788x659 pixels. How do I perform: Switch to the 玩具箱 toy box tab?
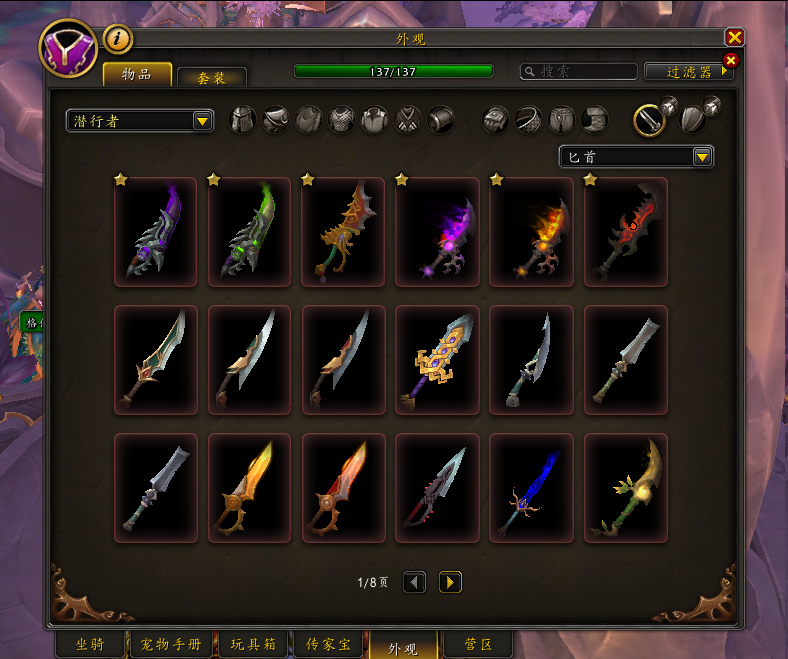[x=254, y=645]
